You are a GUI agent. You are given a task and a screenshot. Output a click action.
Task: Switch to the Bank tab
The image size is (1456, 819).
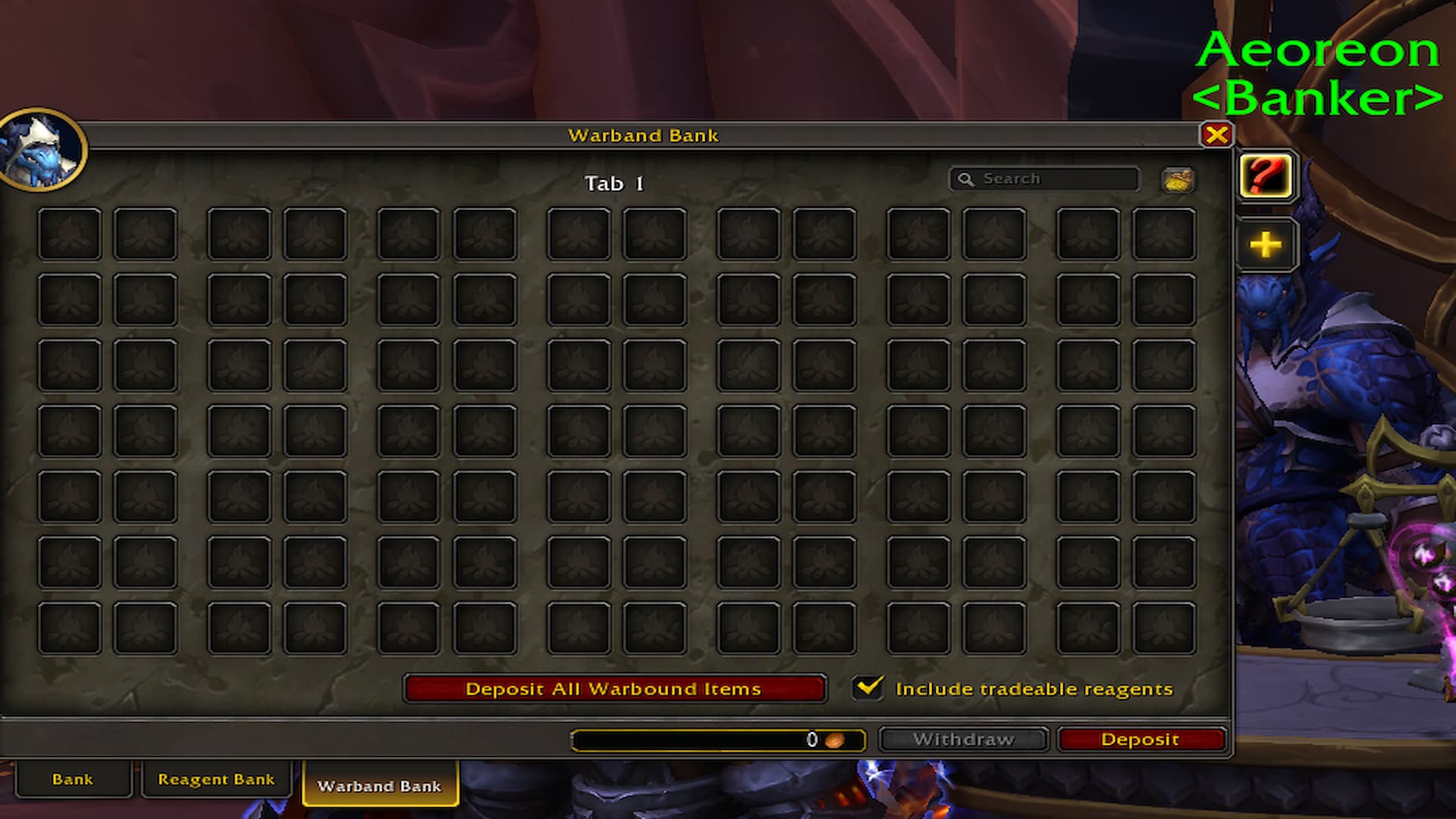pyautogui.click(x=73, y=779)
